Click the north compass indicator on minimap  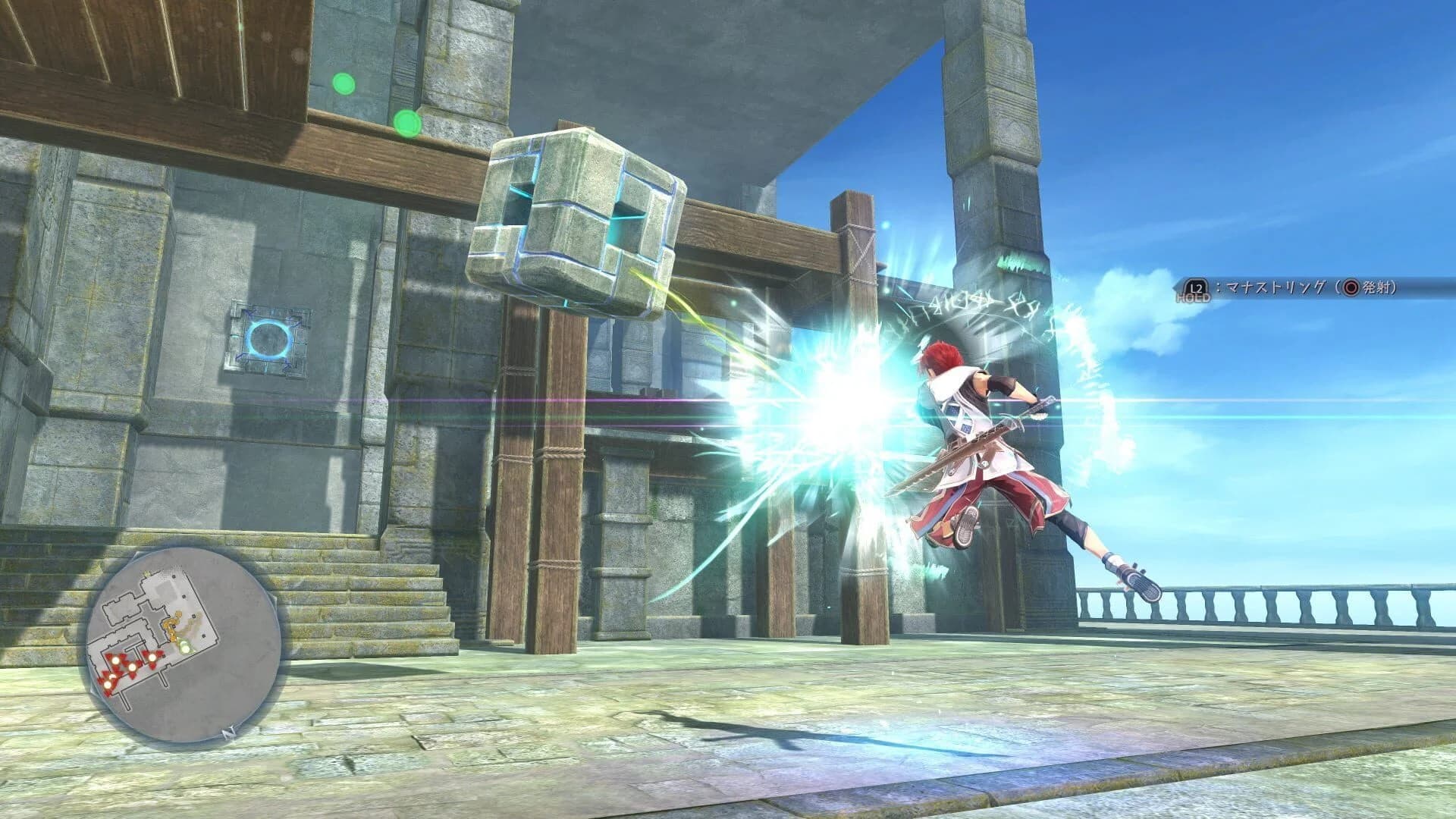click(230, 732)
